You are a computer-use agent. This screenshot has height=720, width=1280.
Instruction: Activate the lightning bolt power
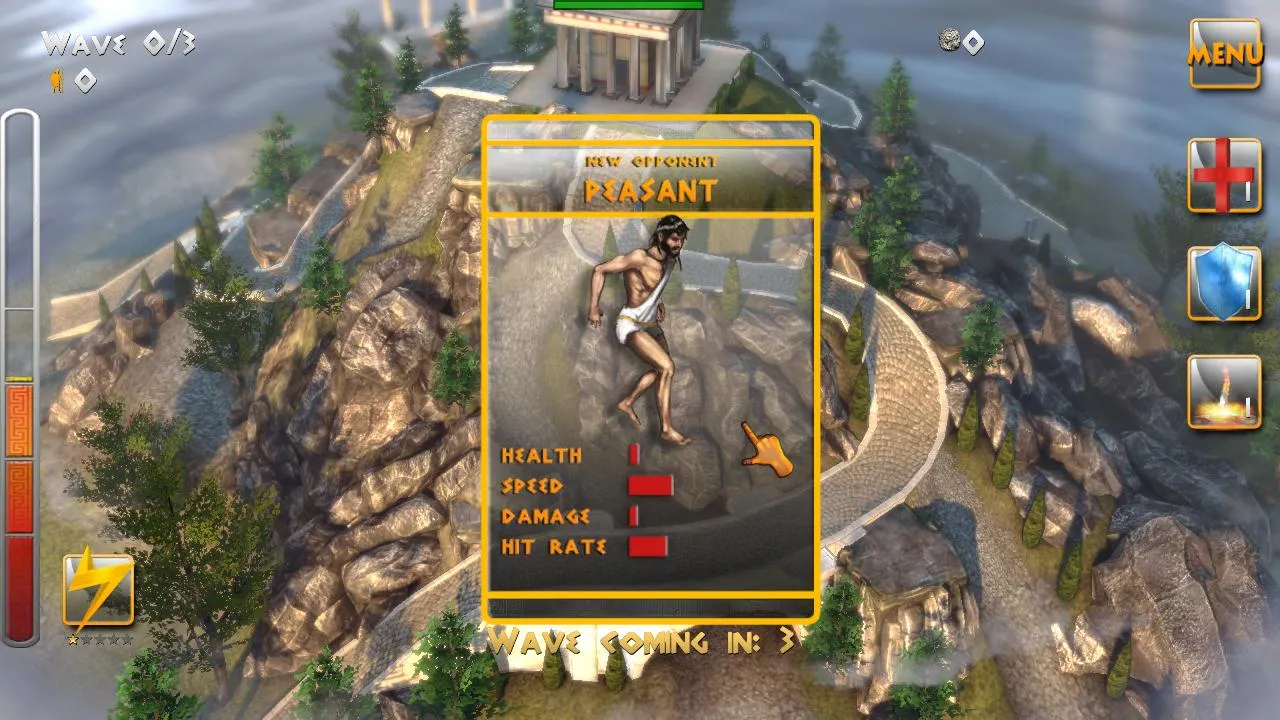pyautogui.click(x=98, y=590)
